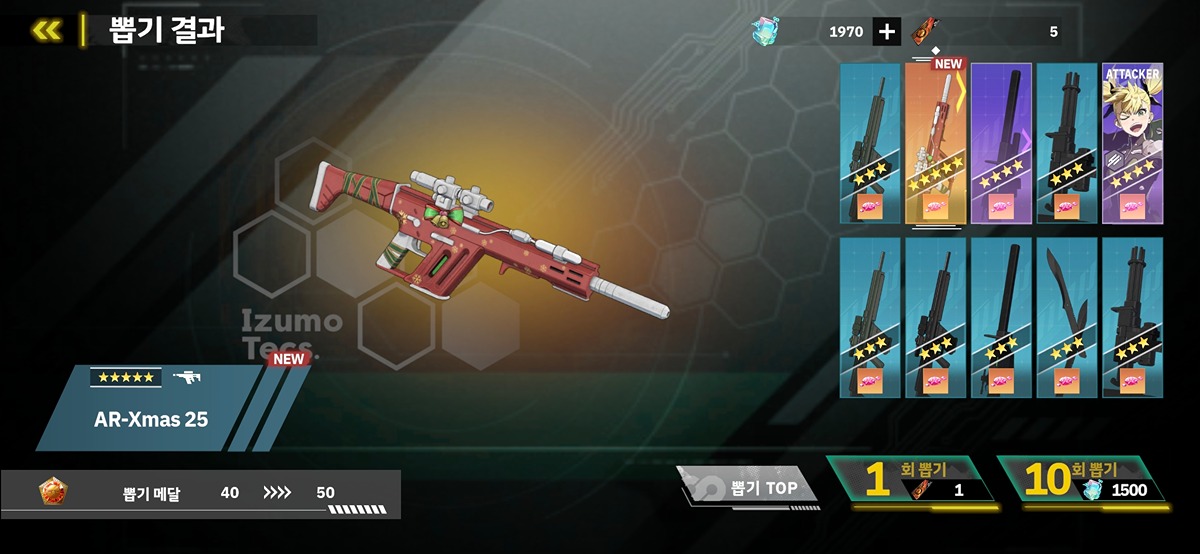
Task: Perform a 1회 뽑기 single pull
Action: point(910,479)
